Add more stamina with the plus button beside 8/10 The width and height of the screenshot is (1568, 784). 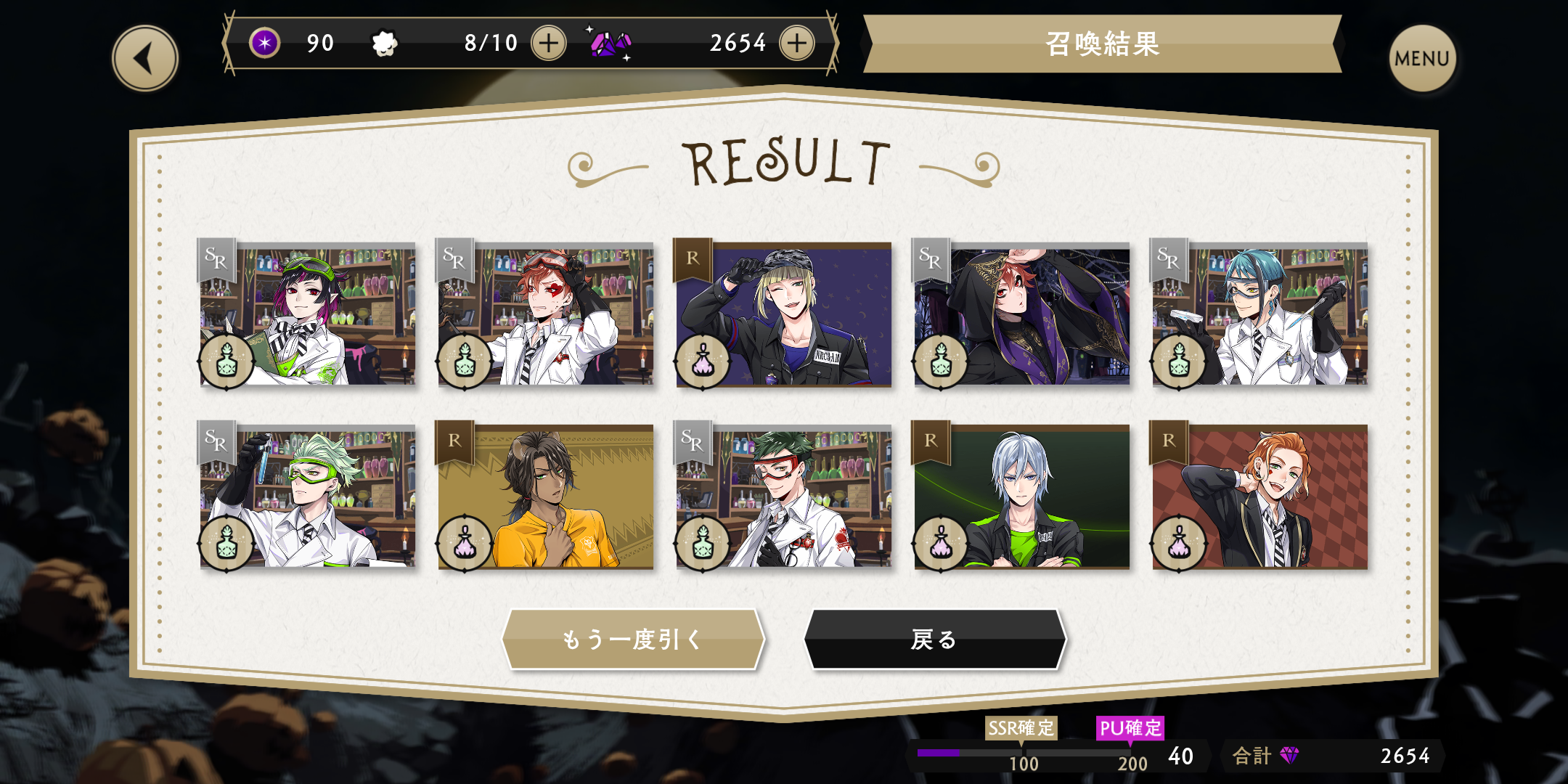pyautogui.click(x=549, y=44)
